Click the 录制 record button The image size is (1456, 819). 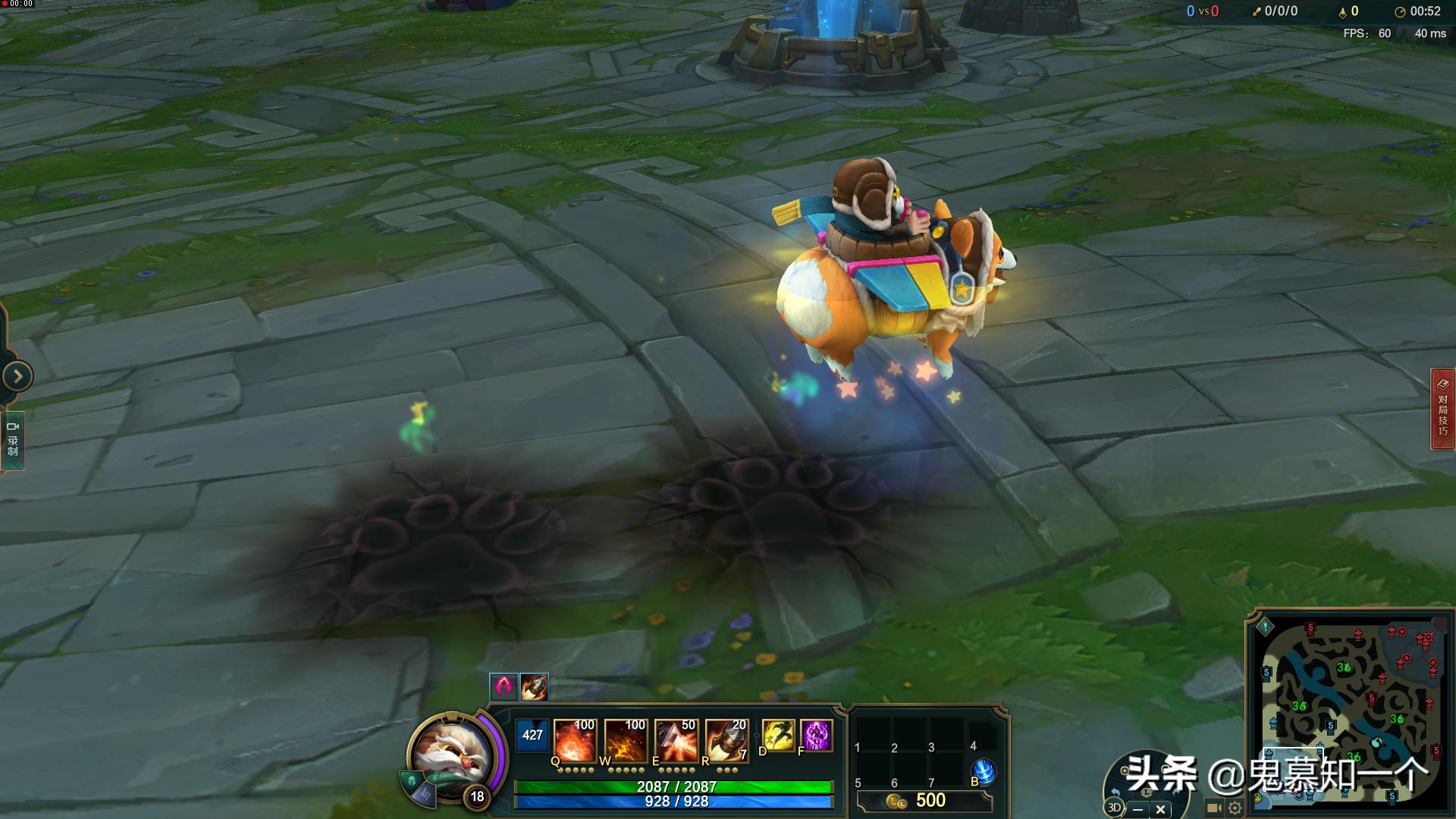click(13, 440)
